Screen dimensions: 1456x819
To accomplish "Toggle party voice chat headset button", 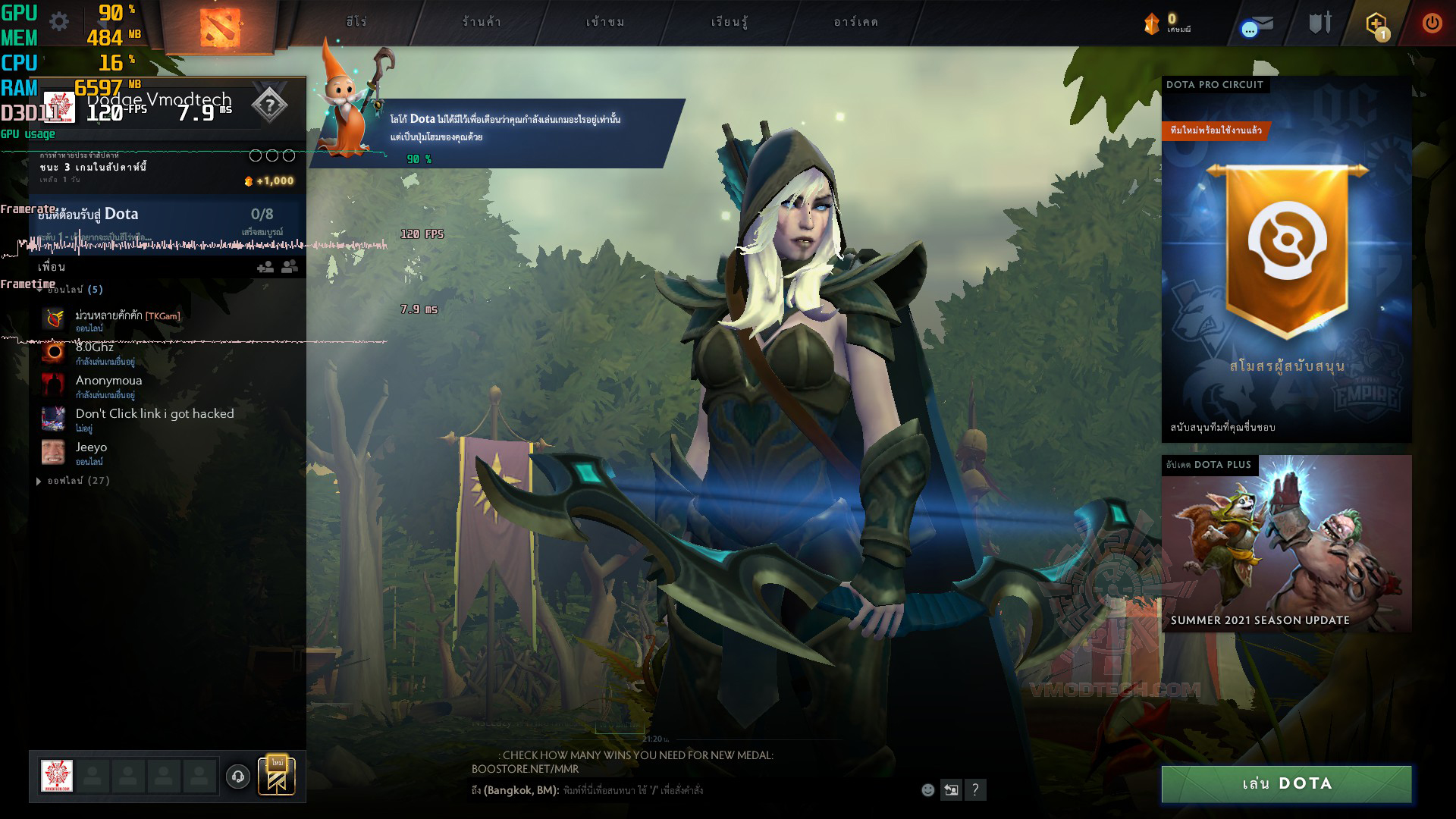I will point(238,777).
